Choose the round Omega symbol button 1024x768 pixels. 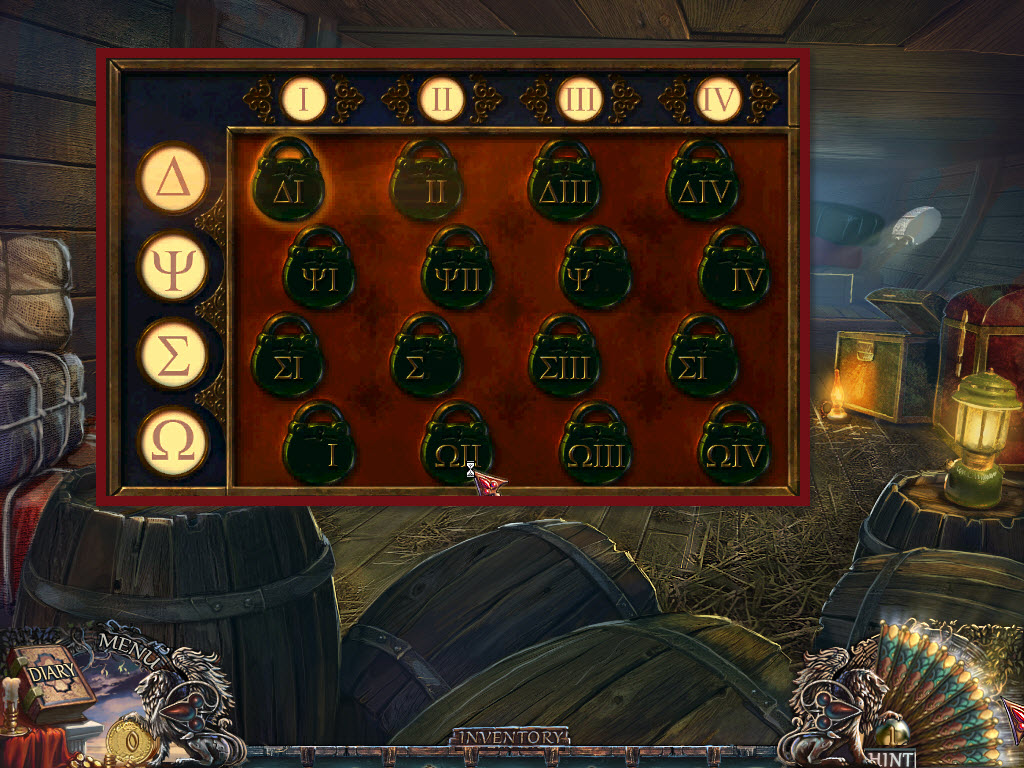pyautogui.click(x=173, y=441)
